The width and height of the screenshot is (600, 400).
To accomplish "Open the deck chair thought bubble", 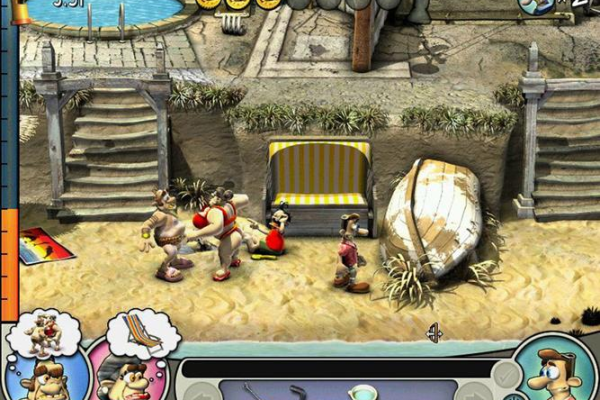I will click(142, 333).
